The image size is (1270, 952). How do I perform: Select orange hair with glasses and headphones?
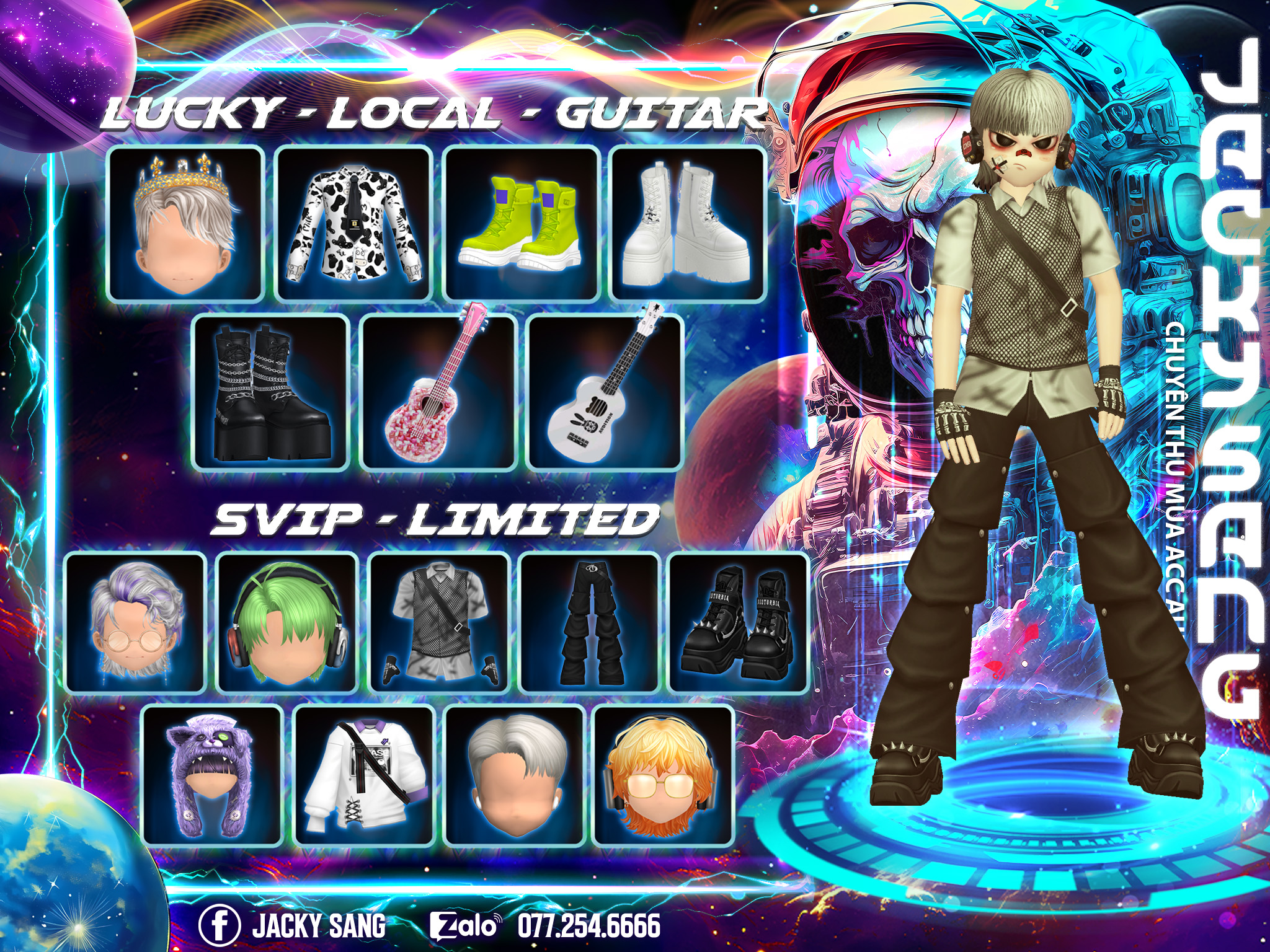(664, 775)
